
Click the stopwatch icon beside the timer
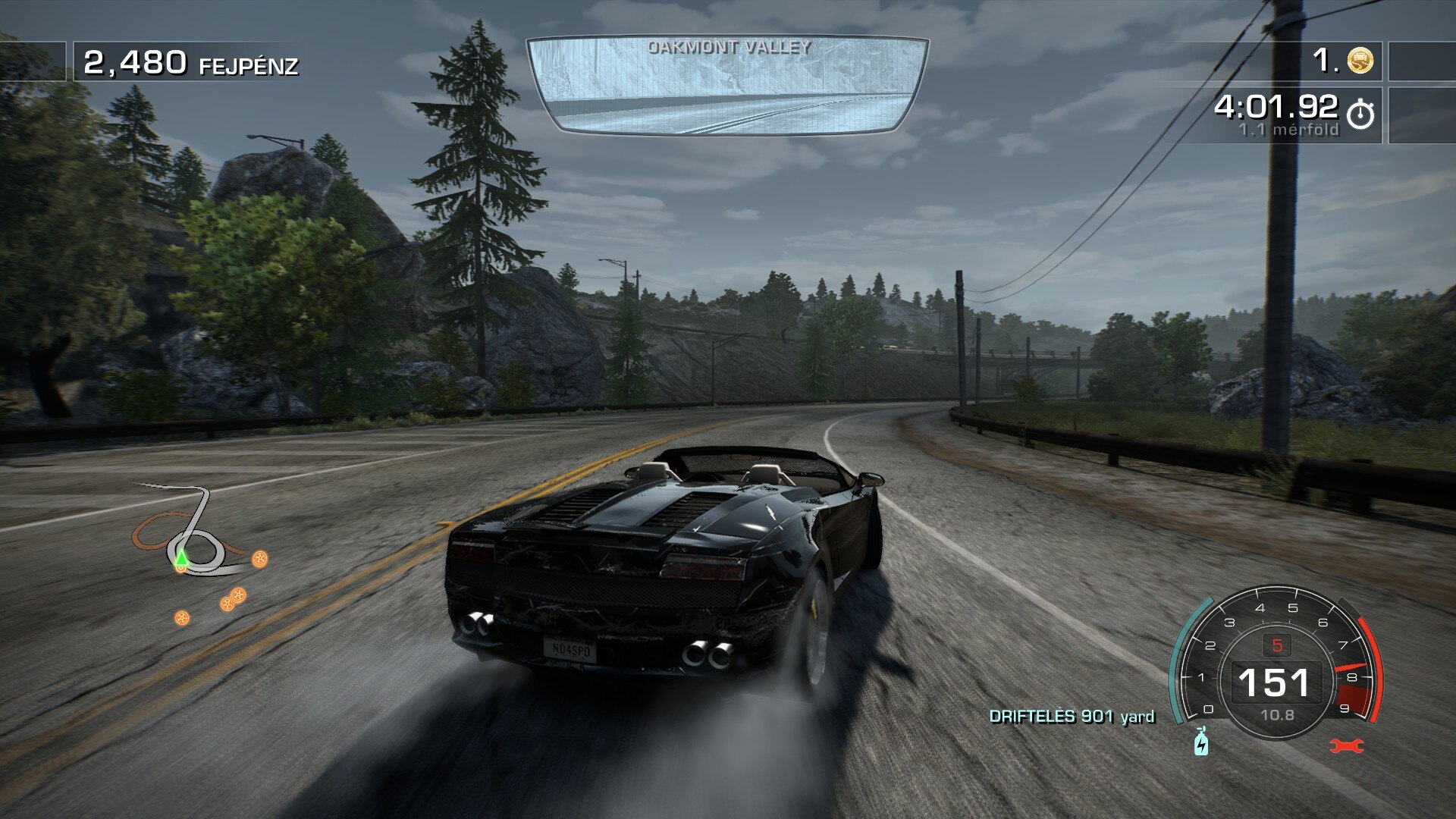click(1360, 115)
